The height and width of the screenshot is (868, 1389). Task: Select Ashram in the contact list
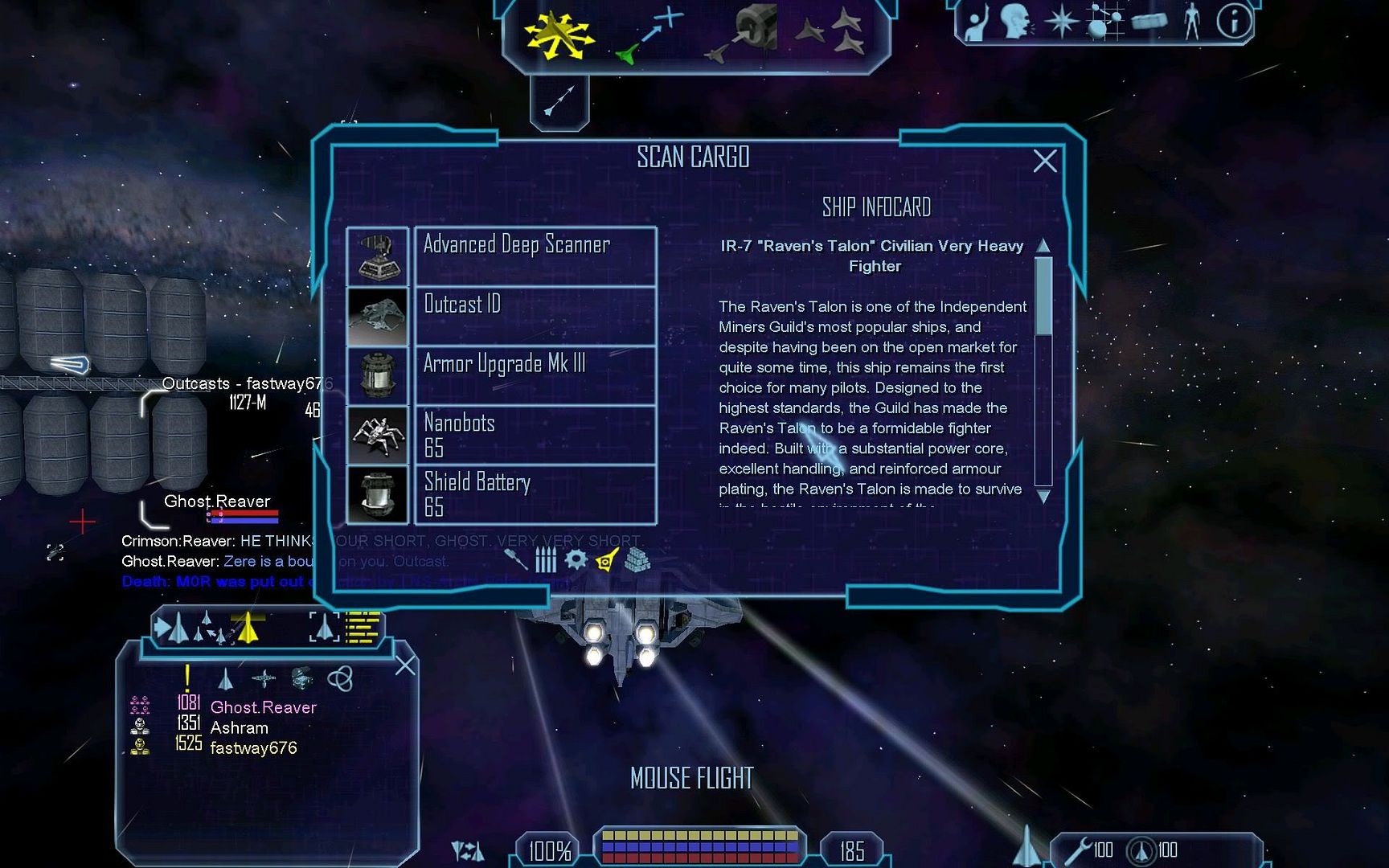tap(239, 727)
